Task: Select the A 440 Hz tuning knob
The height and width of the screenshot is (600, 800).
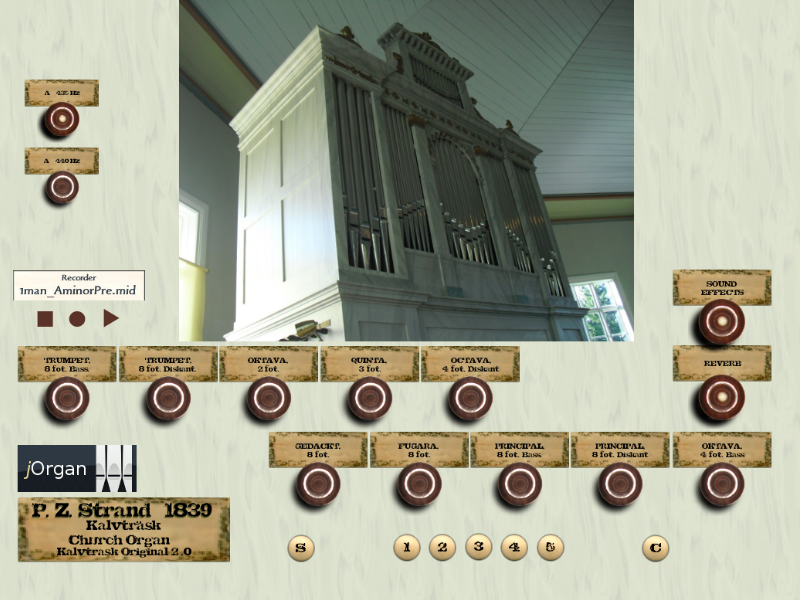Action: click(x=62, y=187)
